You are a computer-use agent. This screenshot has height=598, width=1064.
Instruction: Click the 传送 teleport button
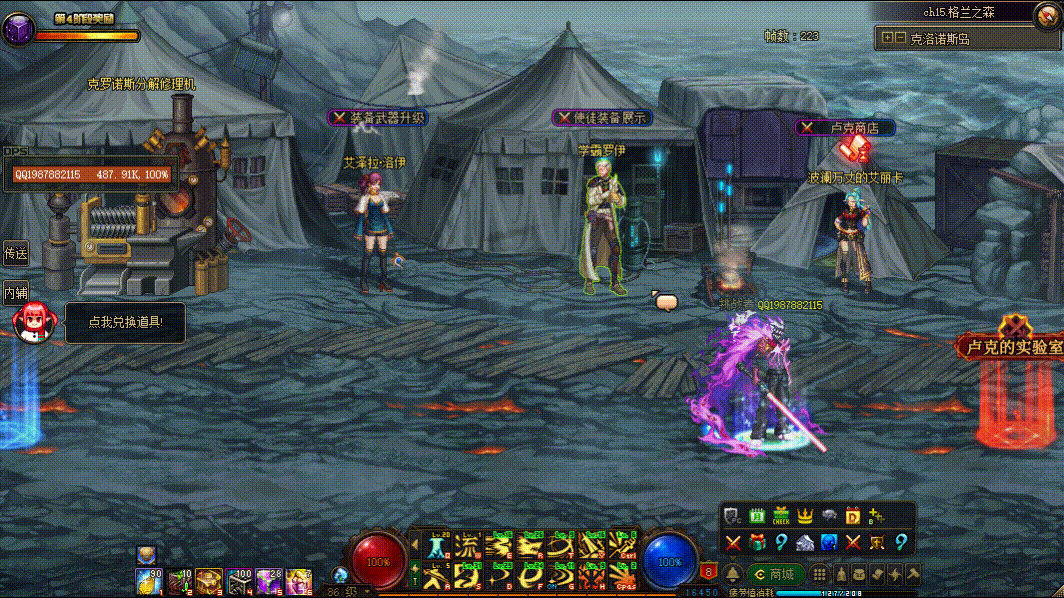pos(15,254)
